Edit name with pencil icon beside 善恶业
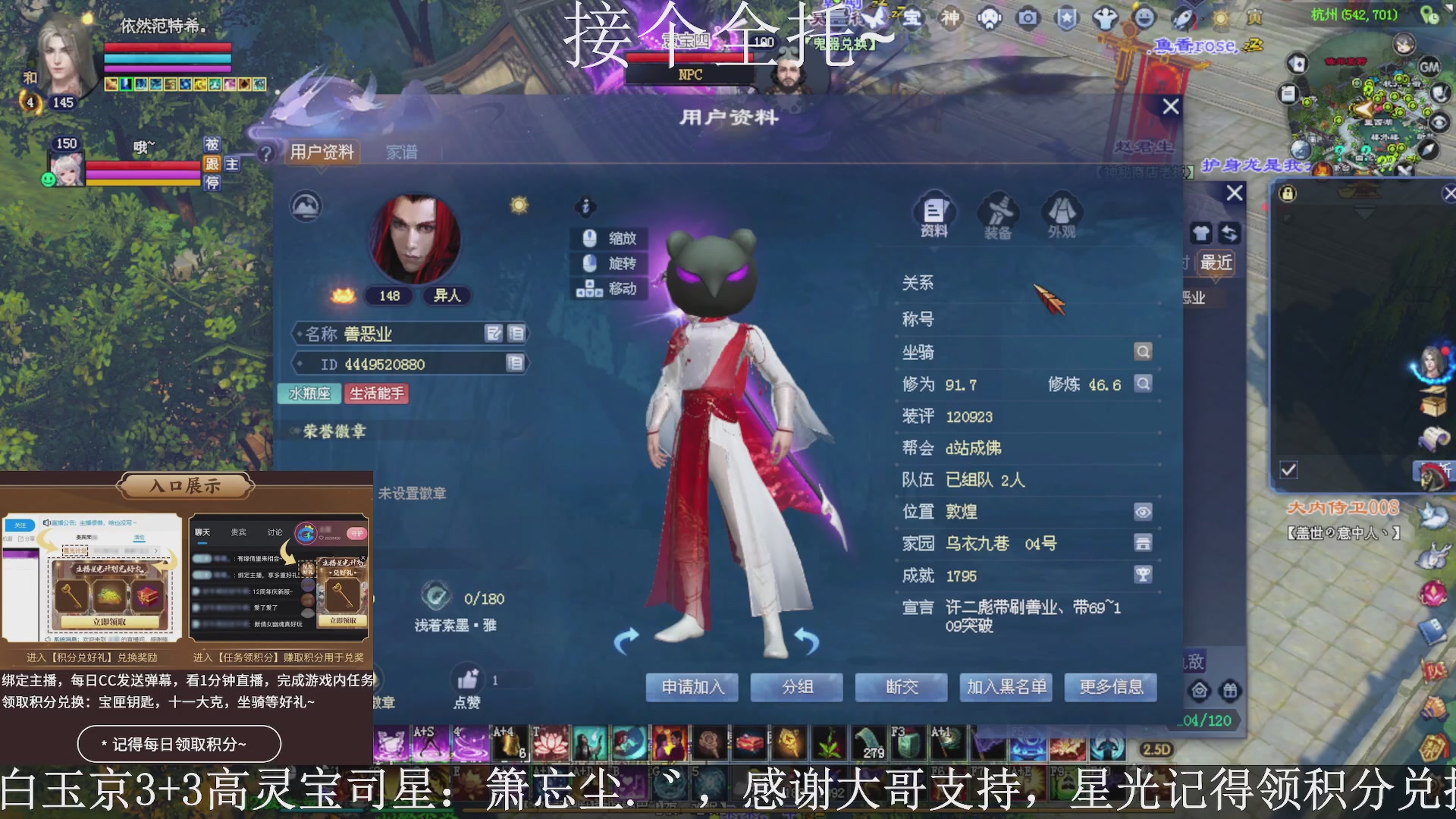The height and width of the screenshot is (819, 1456). pyautogui.click(x=494, y=333)
